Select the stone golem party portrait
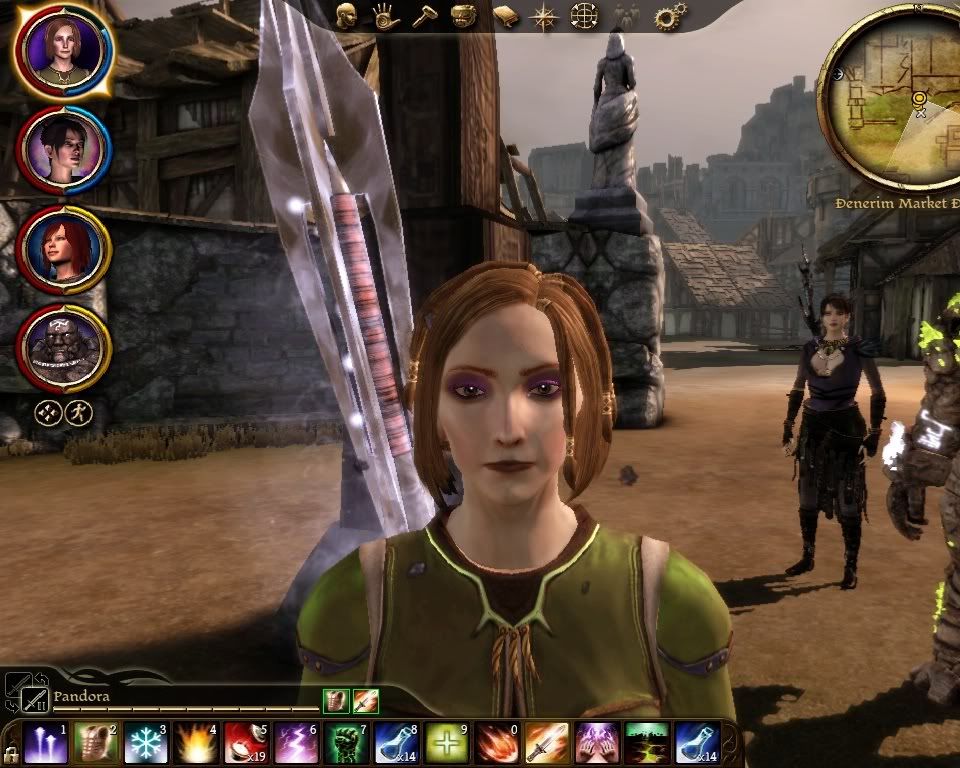 click(x=63, y=348)
